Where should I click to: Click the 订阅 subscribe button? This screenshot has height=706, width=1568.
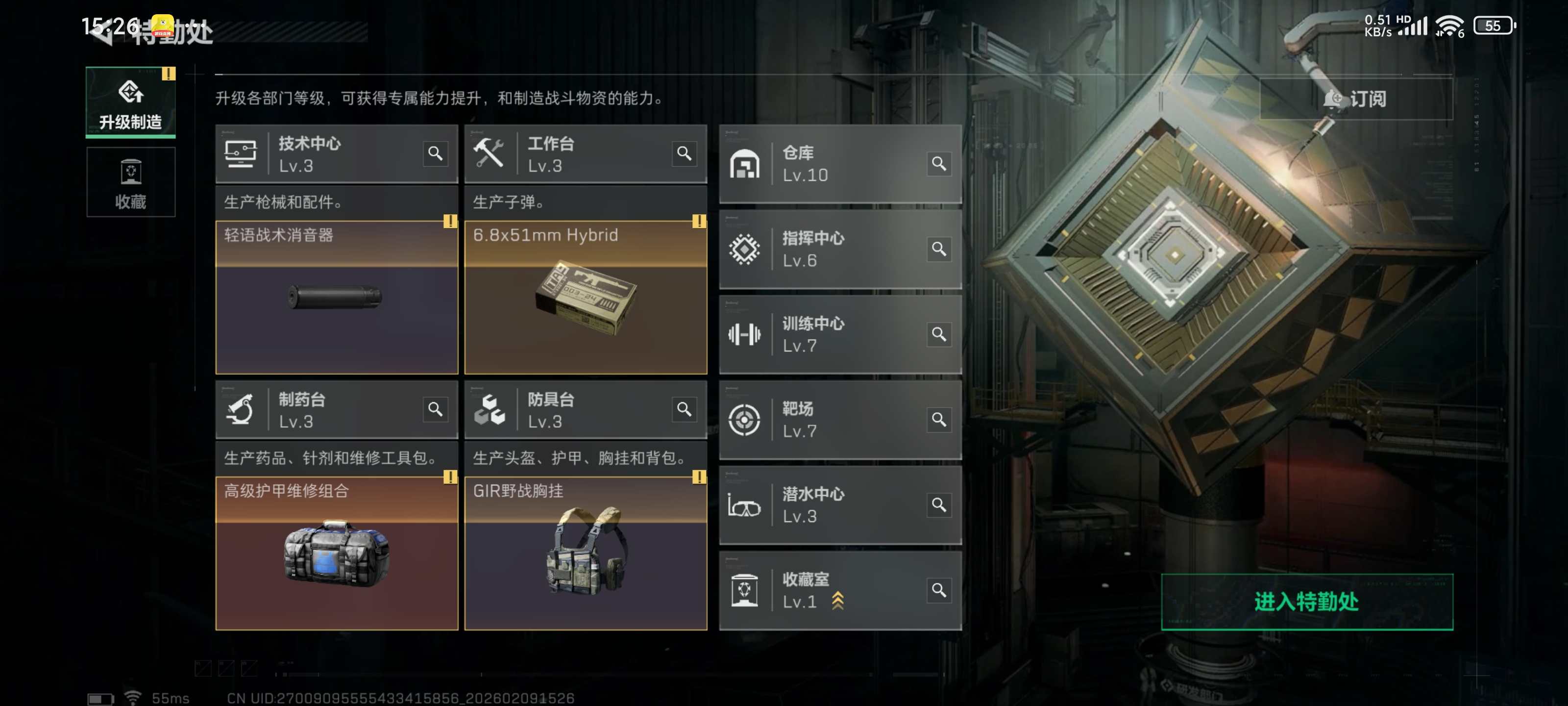click(1355, 99)
